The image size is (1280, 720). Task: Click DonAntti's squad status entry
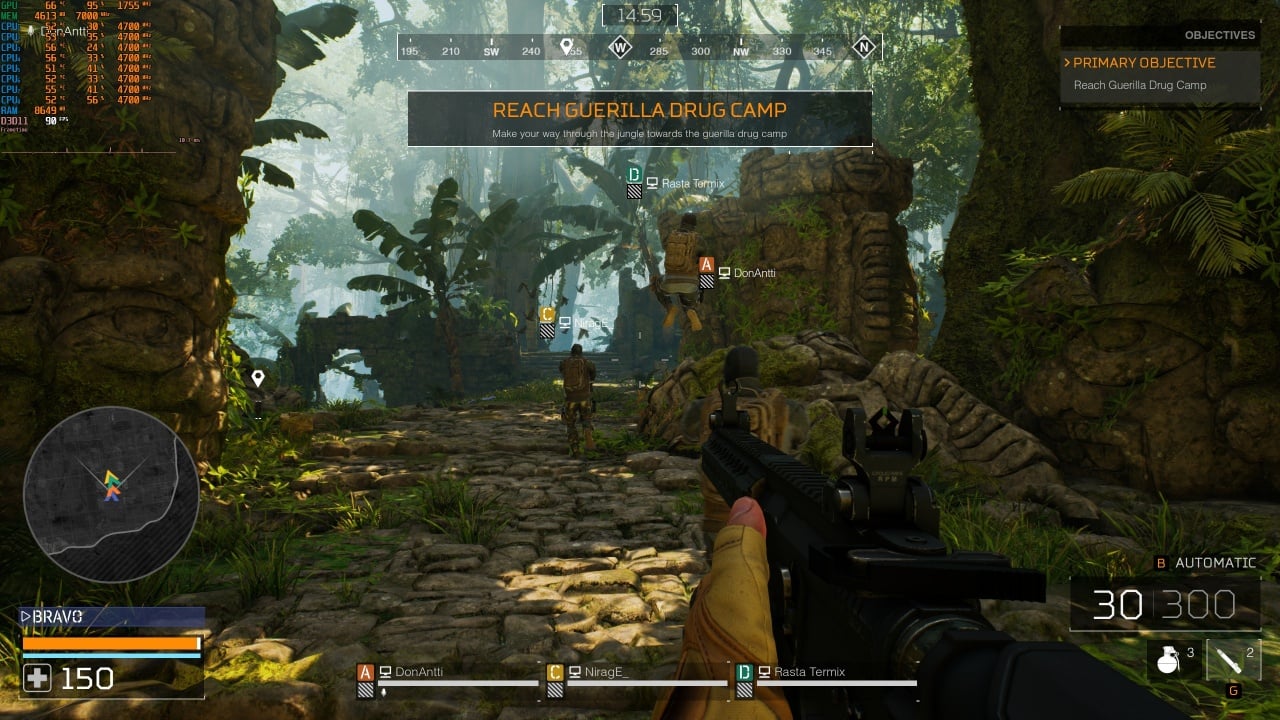pos(448,674)
